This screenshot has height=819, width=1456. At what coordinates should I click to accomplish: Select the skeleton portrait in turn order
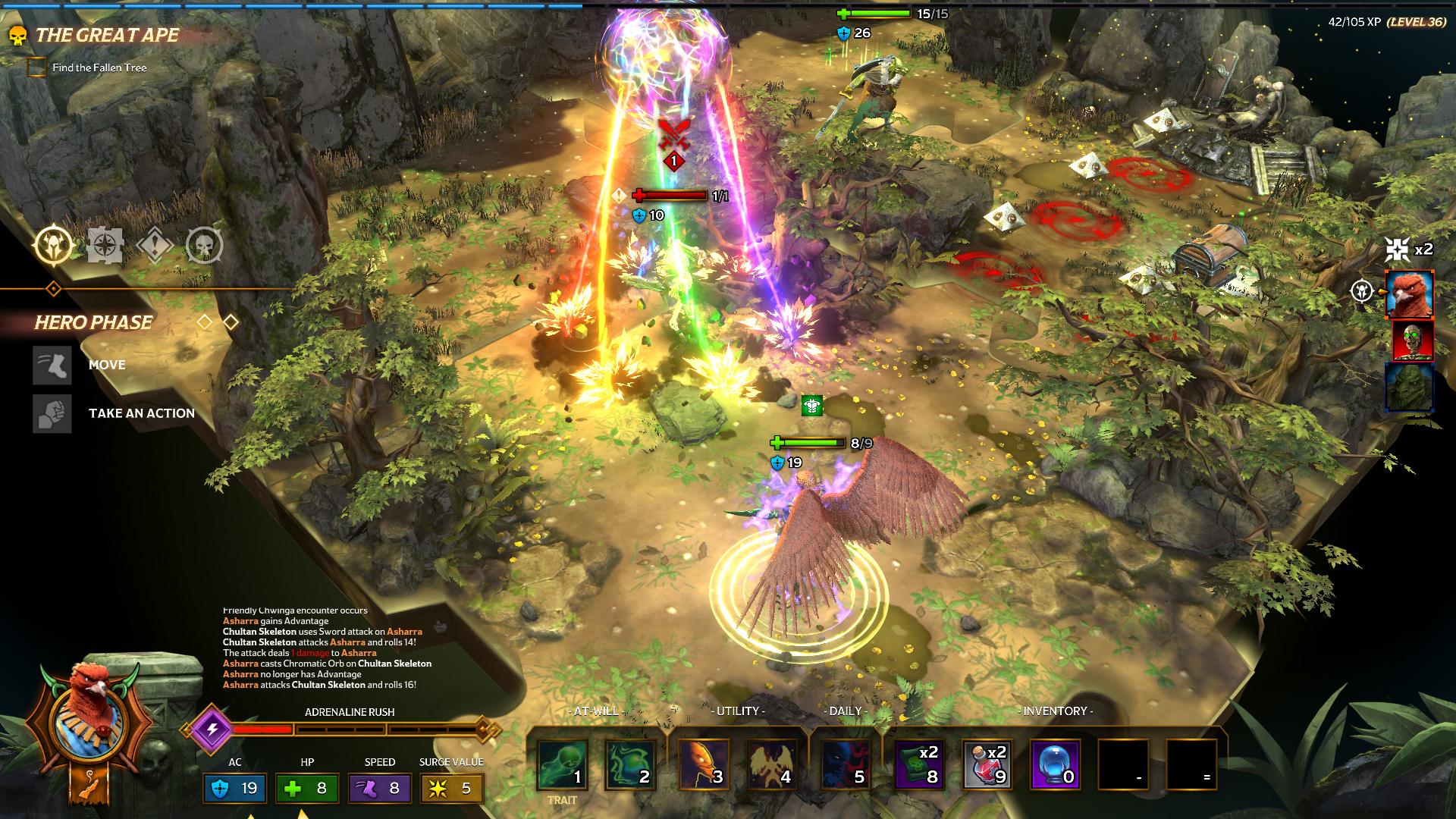coord(1412,340)
